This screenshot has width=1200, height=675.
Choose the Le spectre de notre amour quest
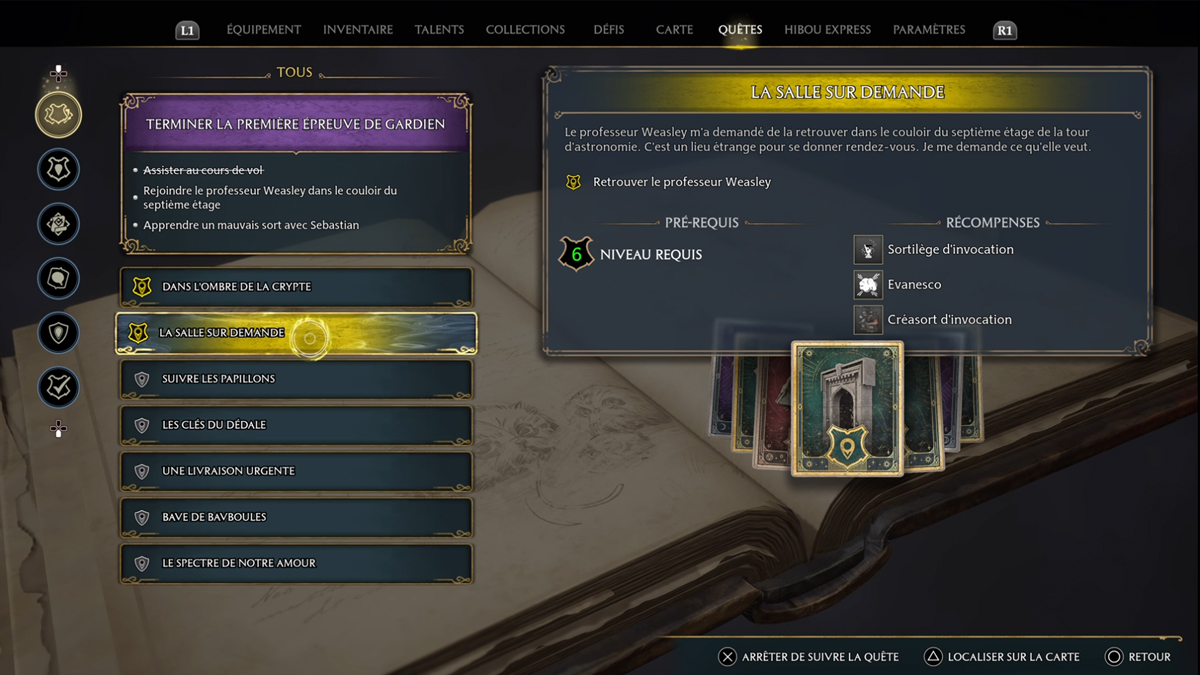tap(297, 563)
